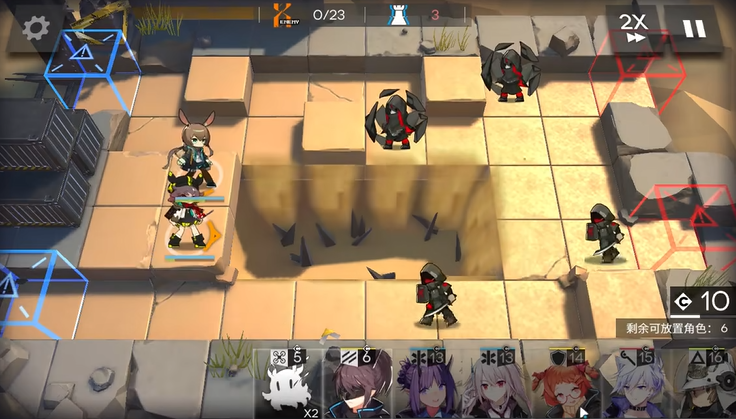Toggle the 2X game speed
The width and height of the screenshot is (736, 419).
click(632, 28)
